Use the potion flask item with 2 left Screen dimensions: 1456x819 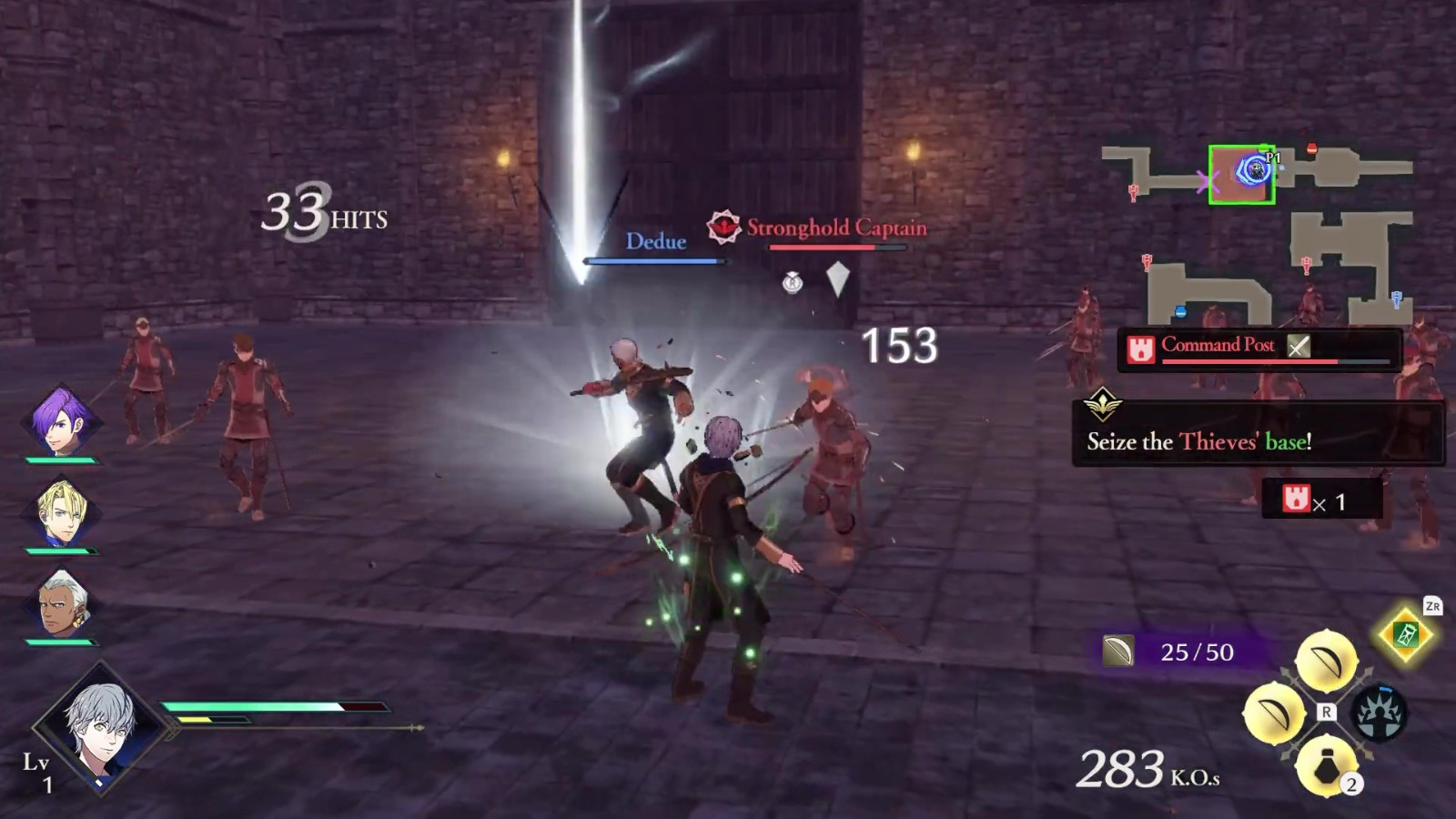1326,766
